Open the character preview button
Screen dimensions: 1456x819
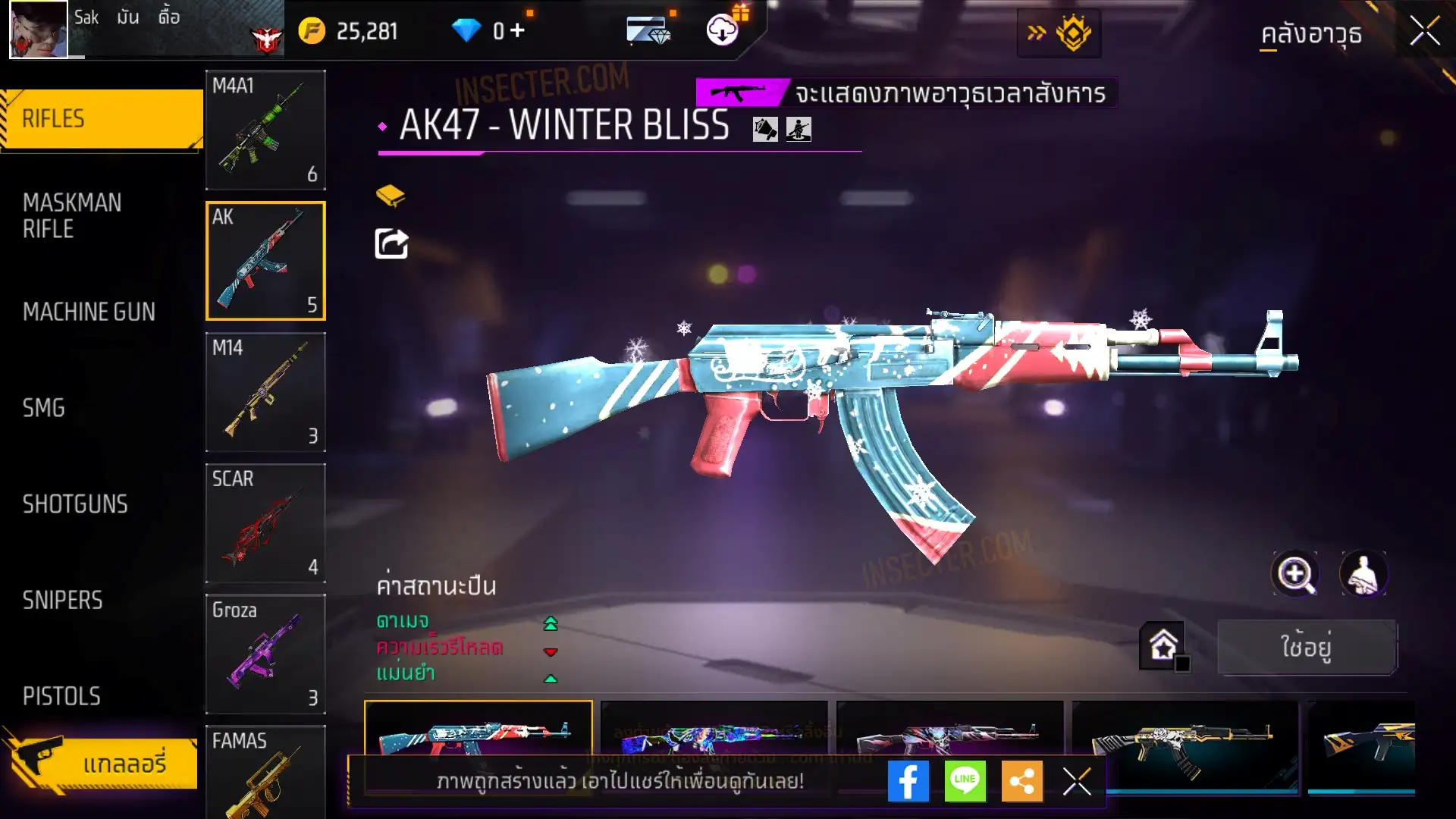coord(1363,574)
